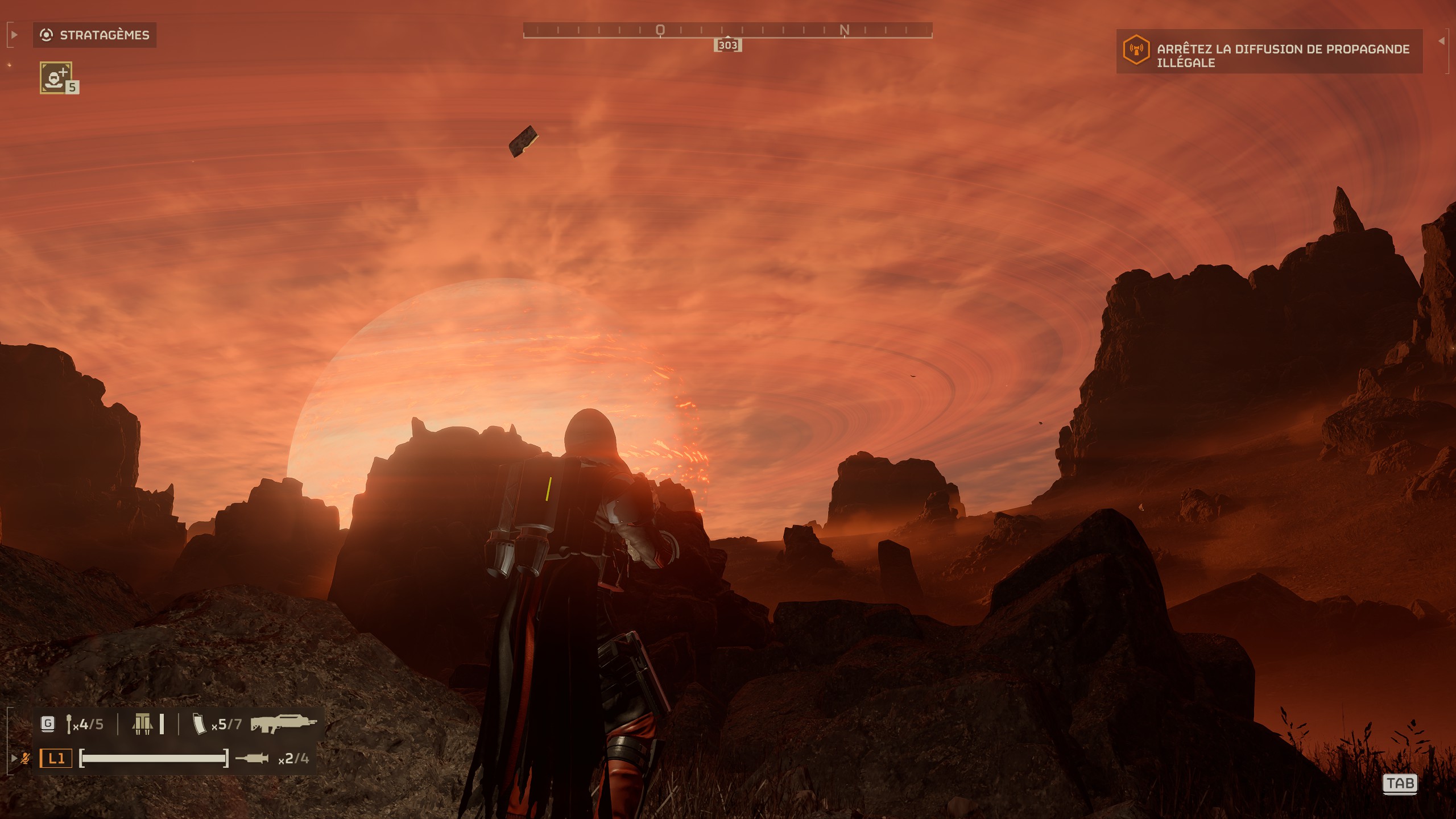Expand the stratagem list arrow
The image size is (1456, 819).
coord(14,35)
